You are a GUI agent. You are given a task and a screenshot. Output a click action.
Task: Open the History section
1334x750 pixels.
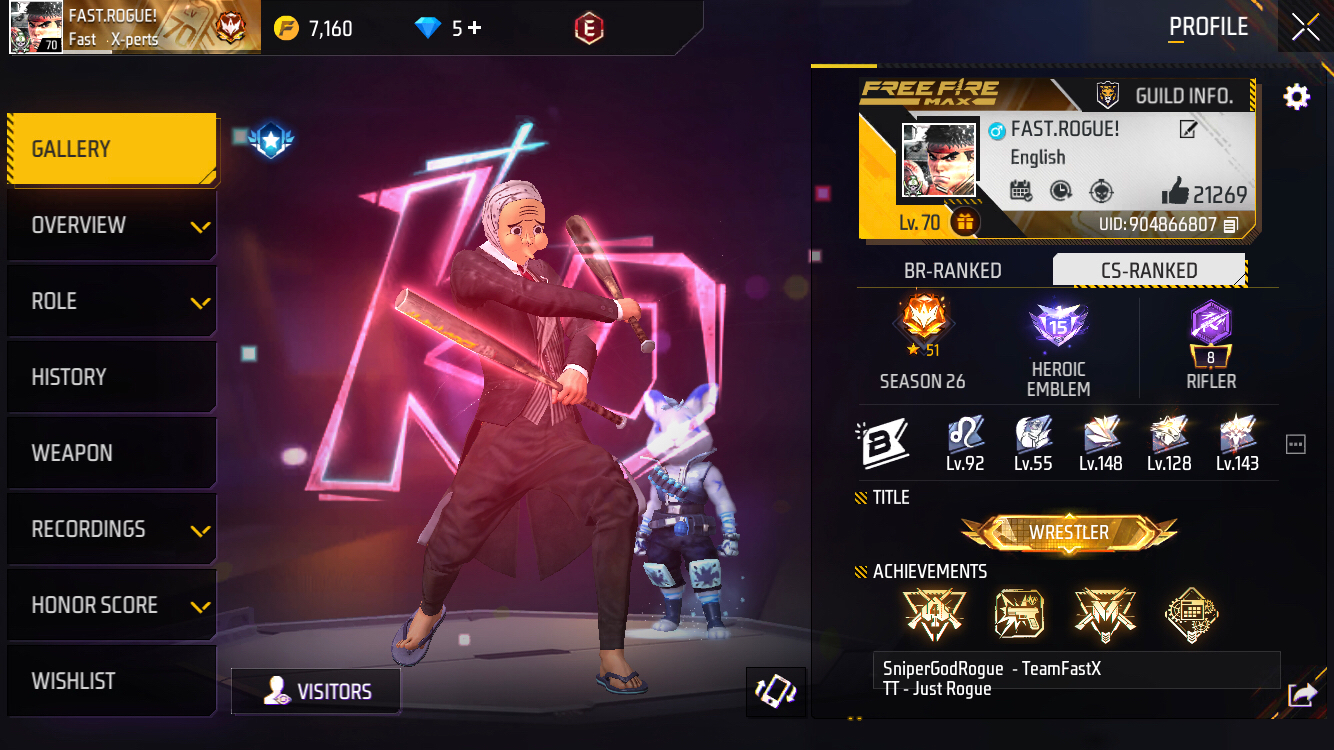(112, 378)
